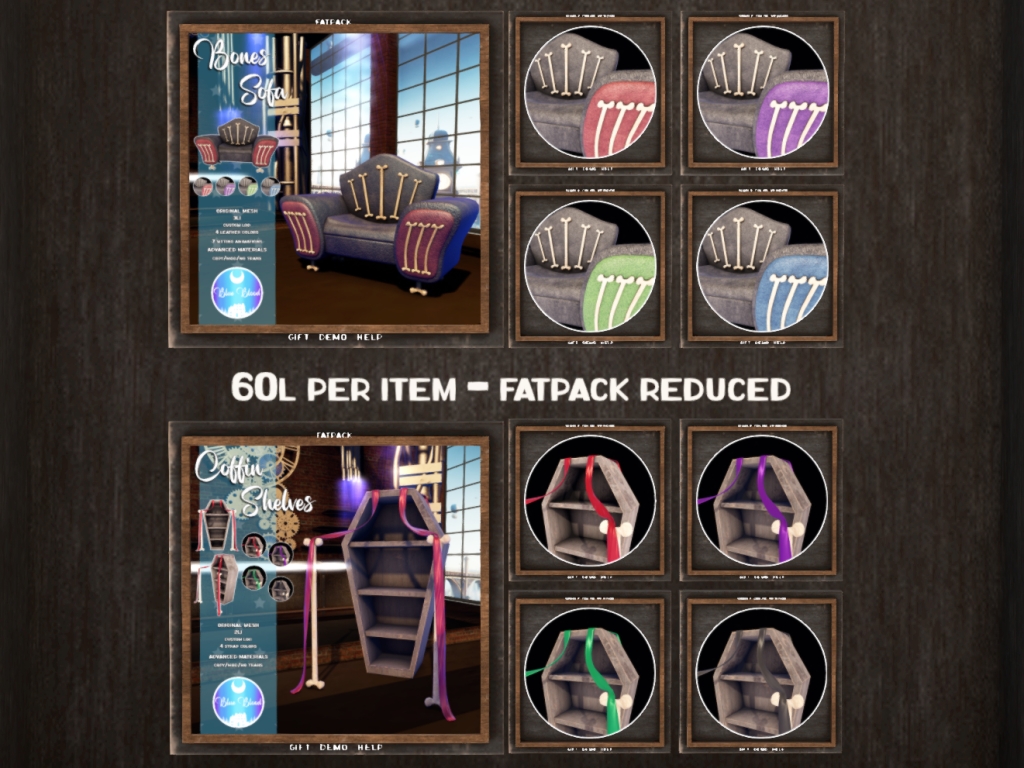Choose the purple Bones Sofa color option
Image resolution: width=1024 pixels, height=768 pixels.
[762, 91]
